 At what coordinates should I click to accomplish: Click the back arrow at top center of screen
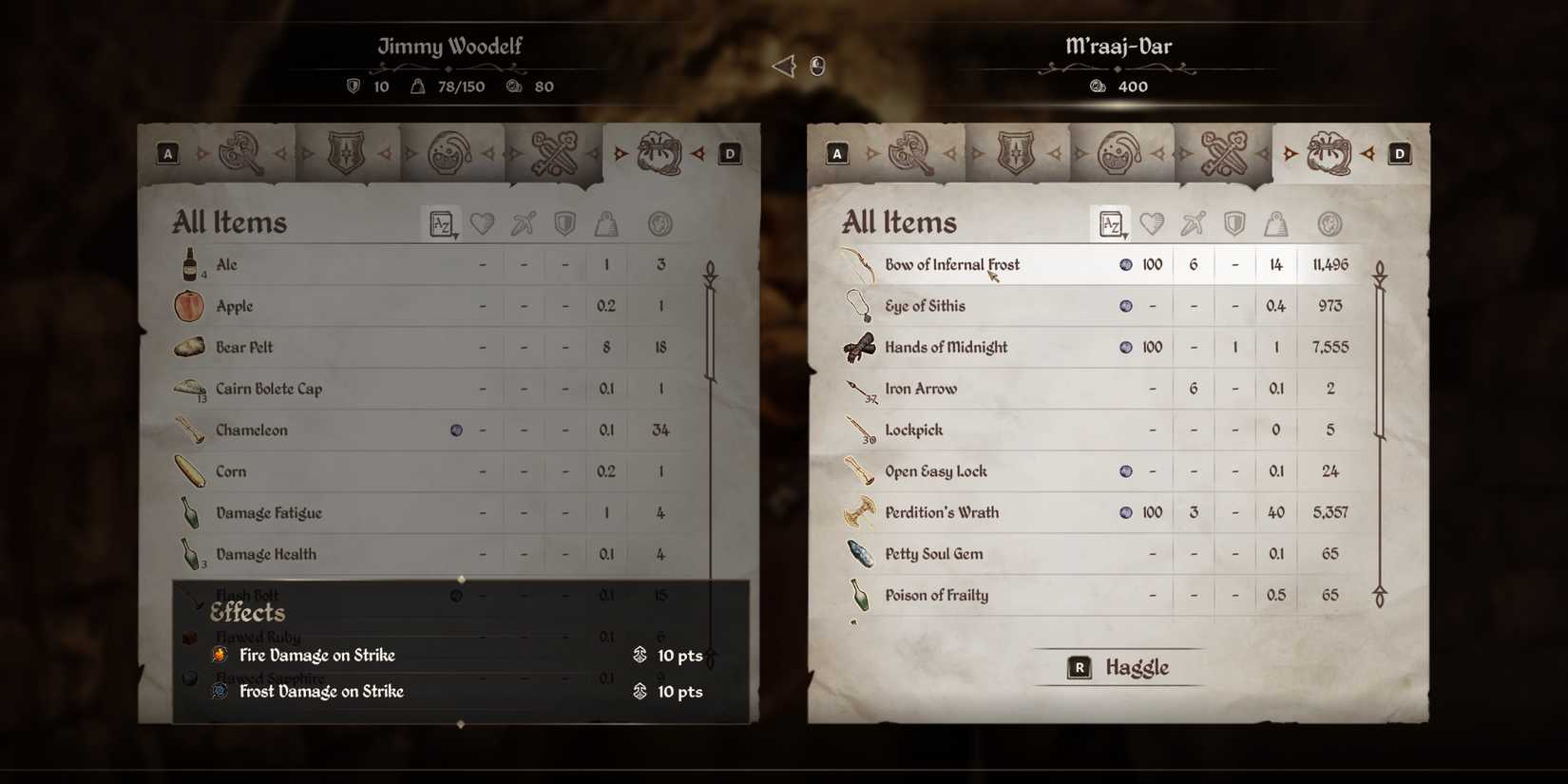coord(782,65)
